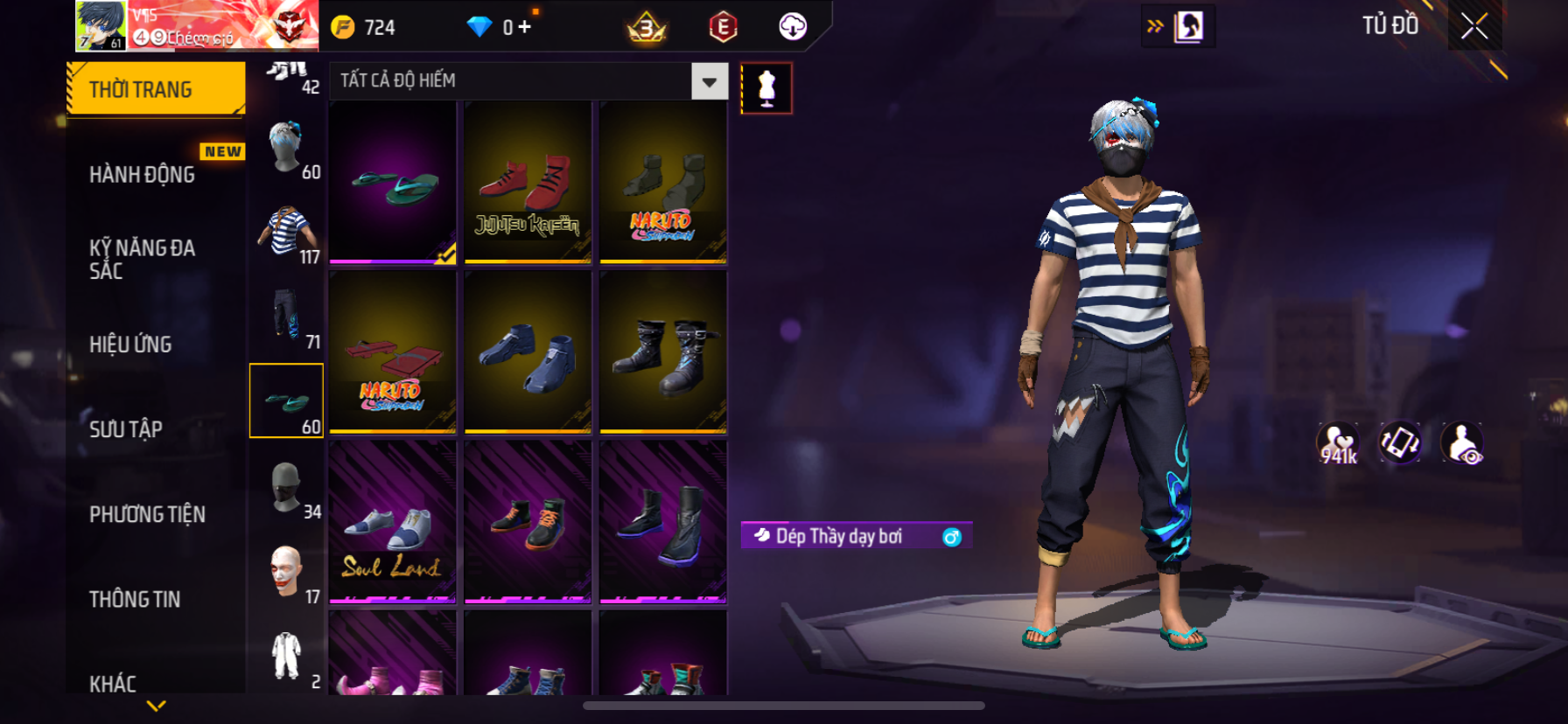This screenshot has height=724, width=1568.
Task: Add diamonds with the plus button
Action: (524, 27)
